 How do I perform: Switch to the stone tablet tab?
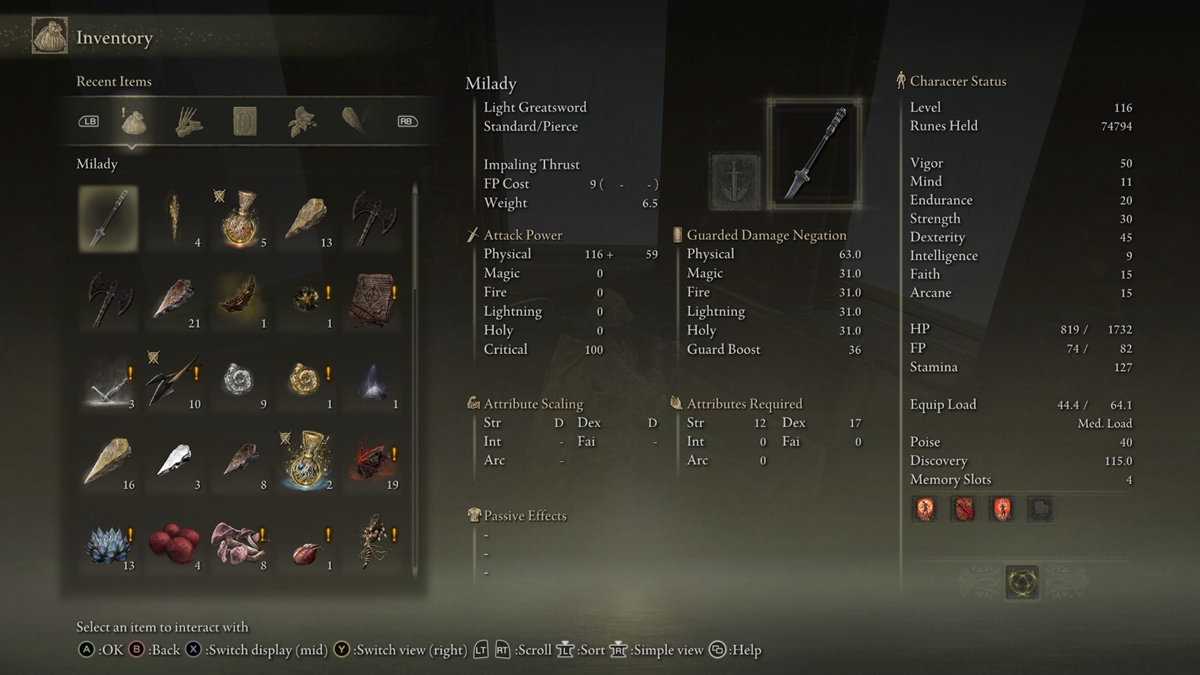[245, 122]
